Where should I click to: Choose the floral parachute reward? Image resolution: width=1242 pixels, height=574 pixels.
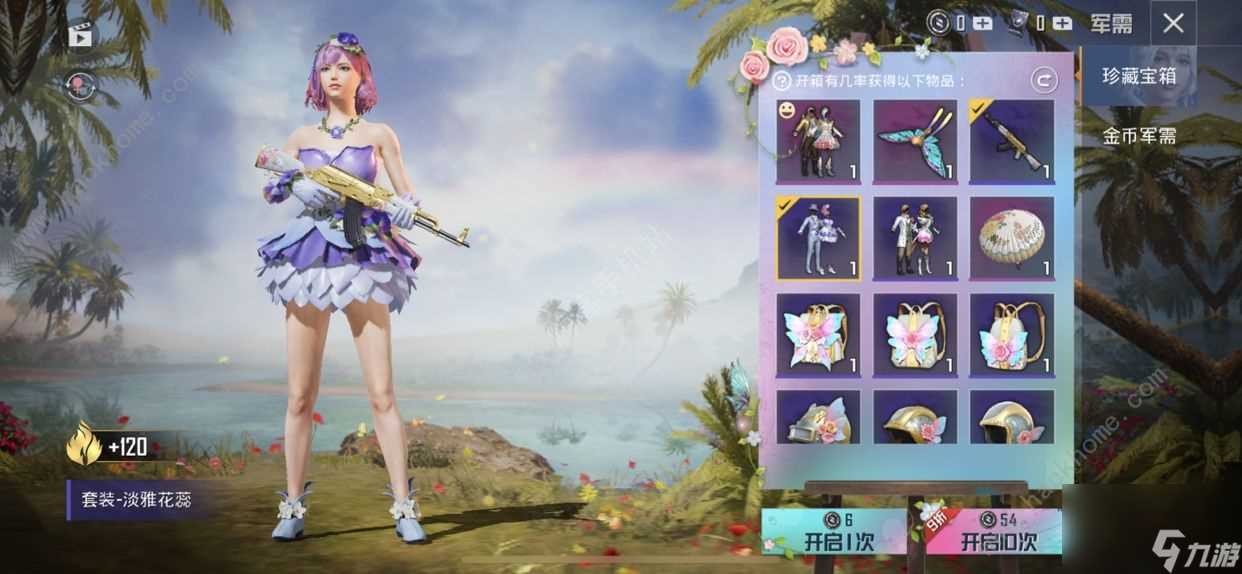(1012, 238)
